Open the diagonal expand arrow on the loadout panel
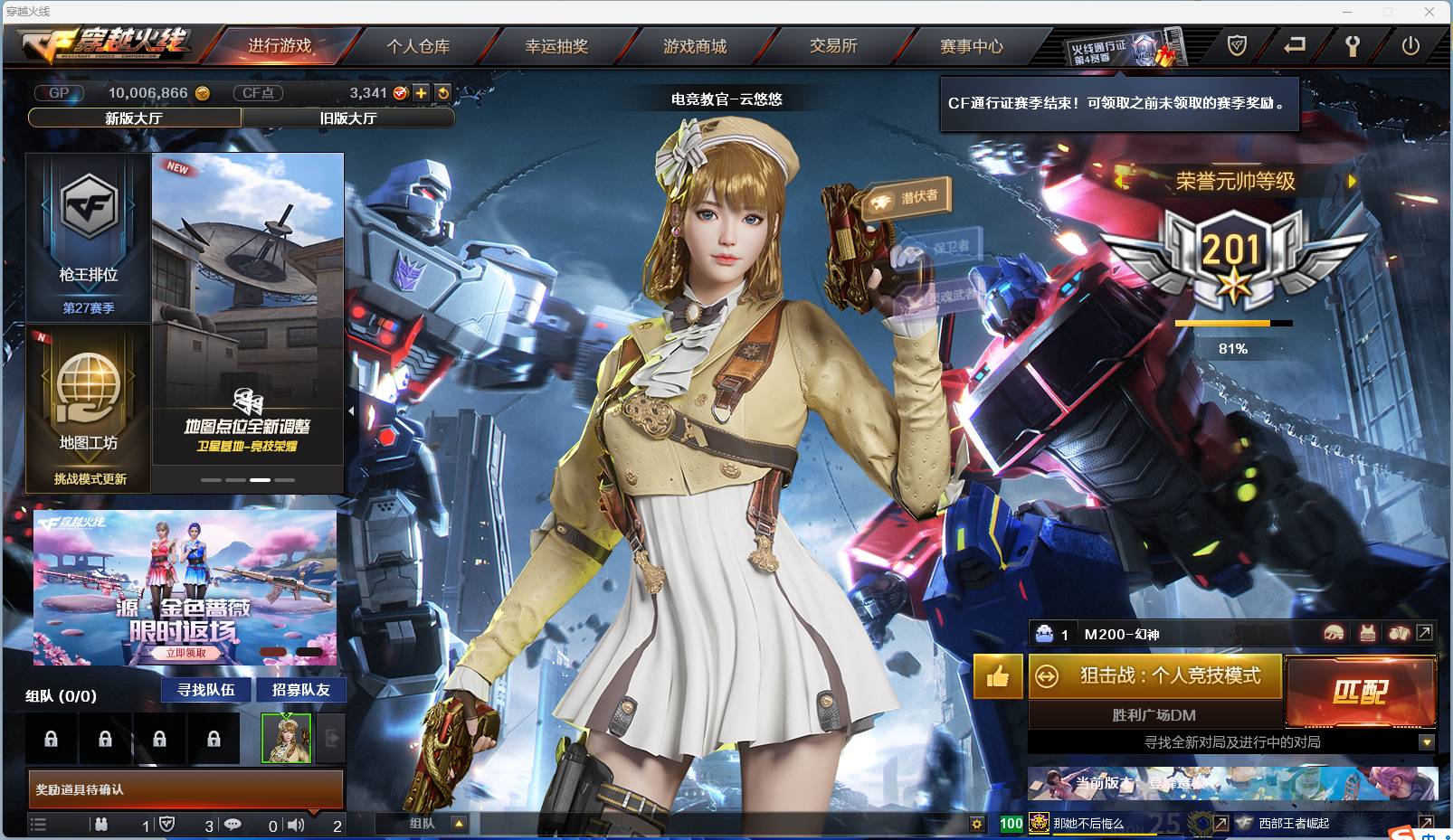This screenshot has width=1453, height=840. pyautogui.click(x=1423, y=634)
